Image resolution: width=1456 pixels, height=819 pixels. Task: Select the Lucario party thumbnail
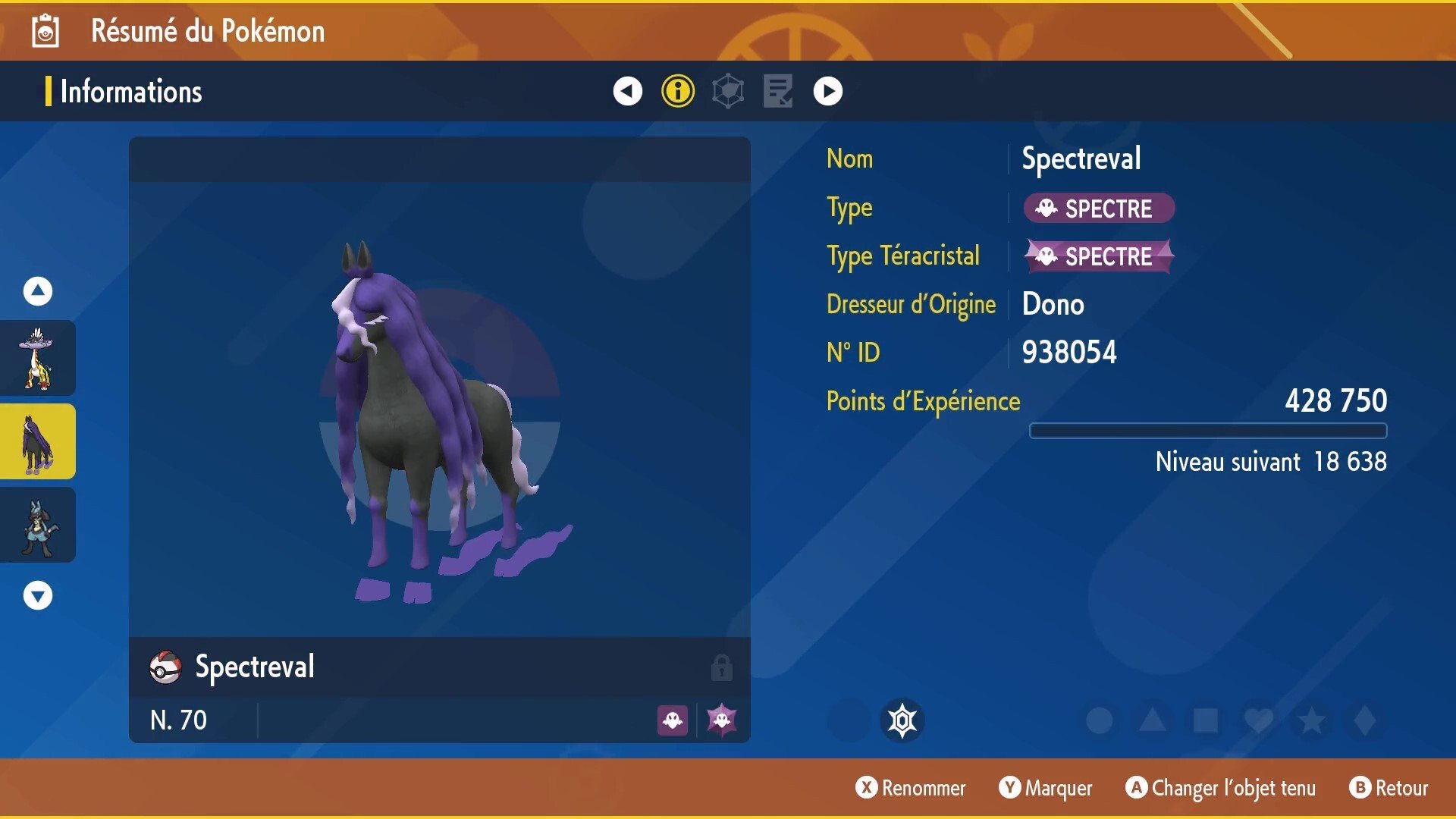(37, 525)
